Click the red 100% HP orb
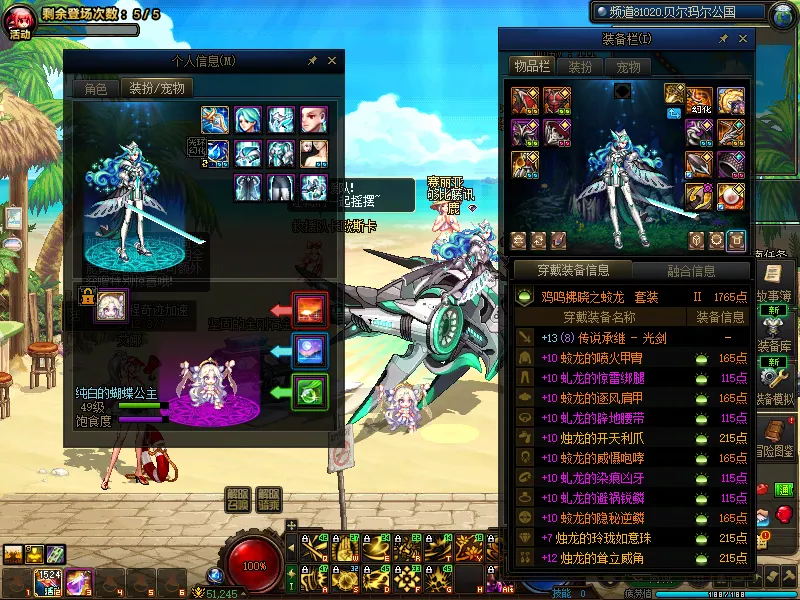 [255, 565]
